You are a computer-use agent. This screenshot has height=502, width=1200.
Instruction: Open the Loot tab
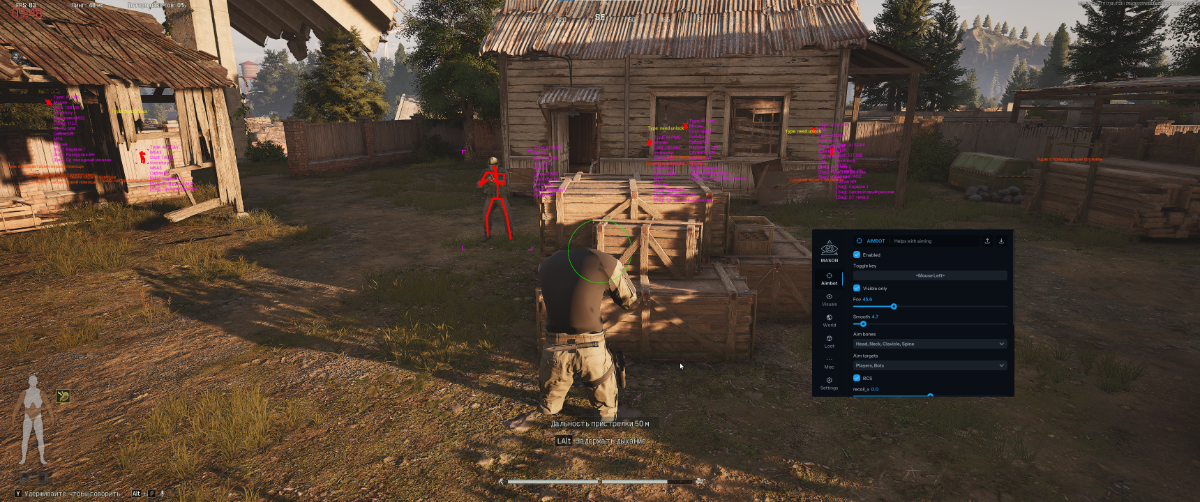click(x=829, y=341)
